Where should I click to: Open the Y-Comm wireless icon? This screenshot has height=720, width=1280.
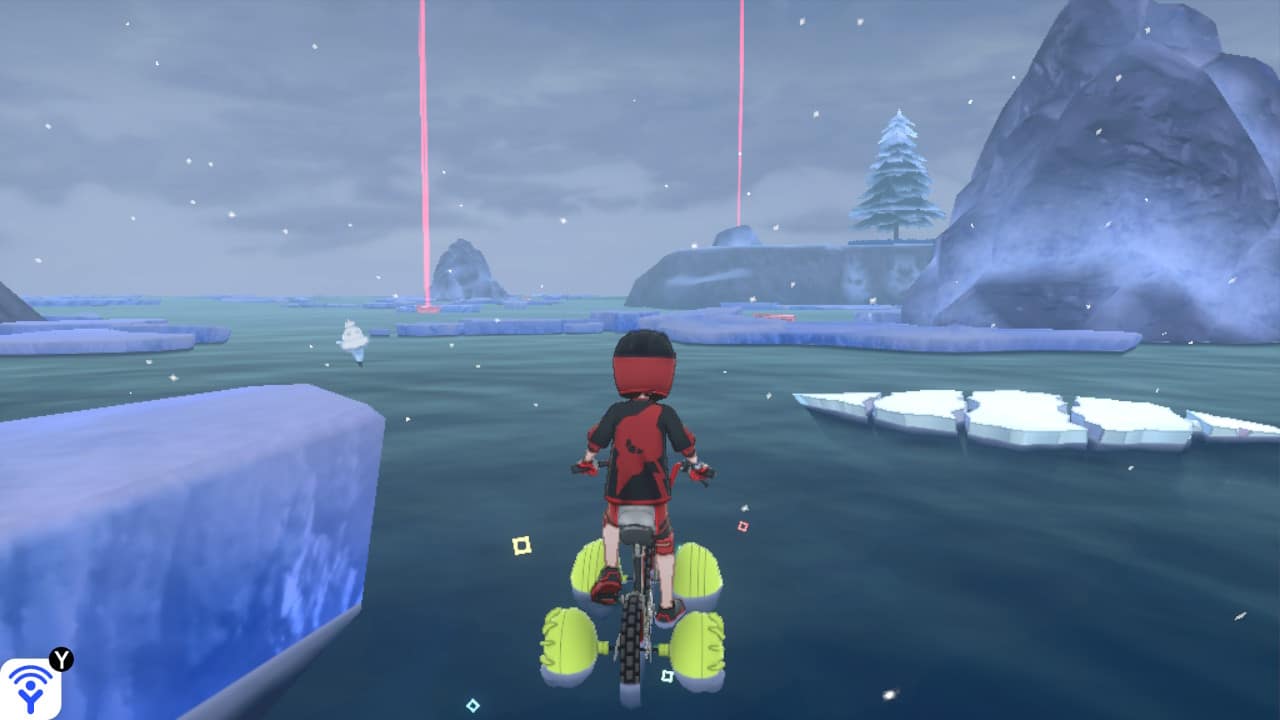click(31, 688)
